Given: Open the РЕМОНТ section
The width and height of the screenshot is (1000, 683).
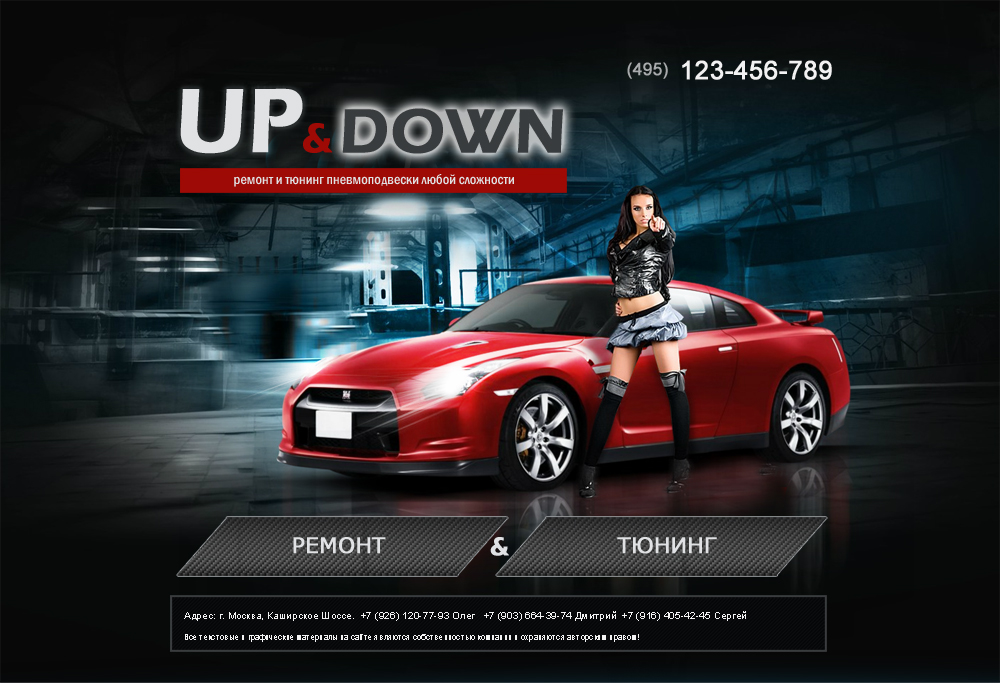Looking at the screenshot, I should (340, 546).
